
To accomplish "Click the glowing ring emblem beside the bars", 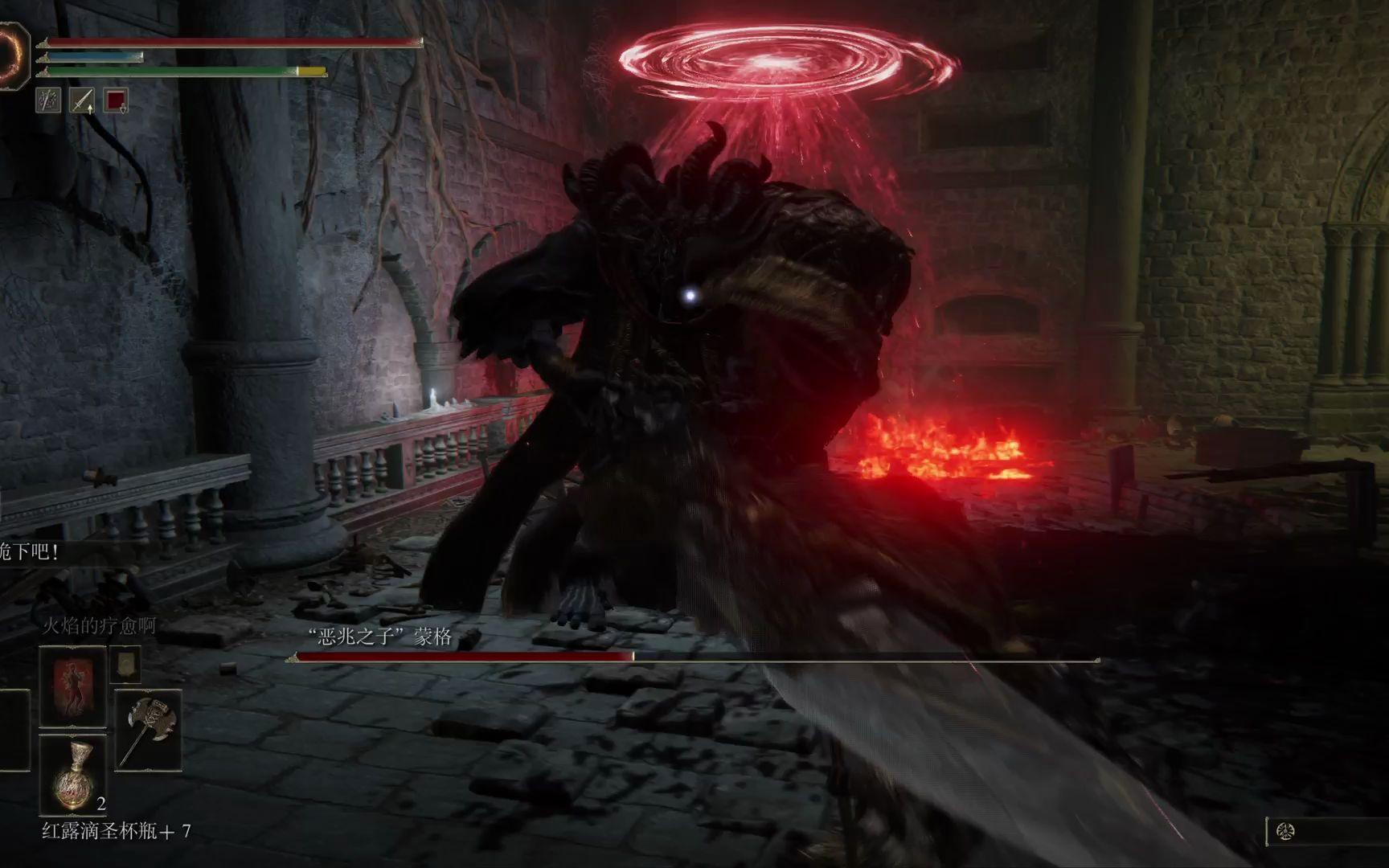I will click(x=12, y=53).
